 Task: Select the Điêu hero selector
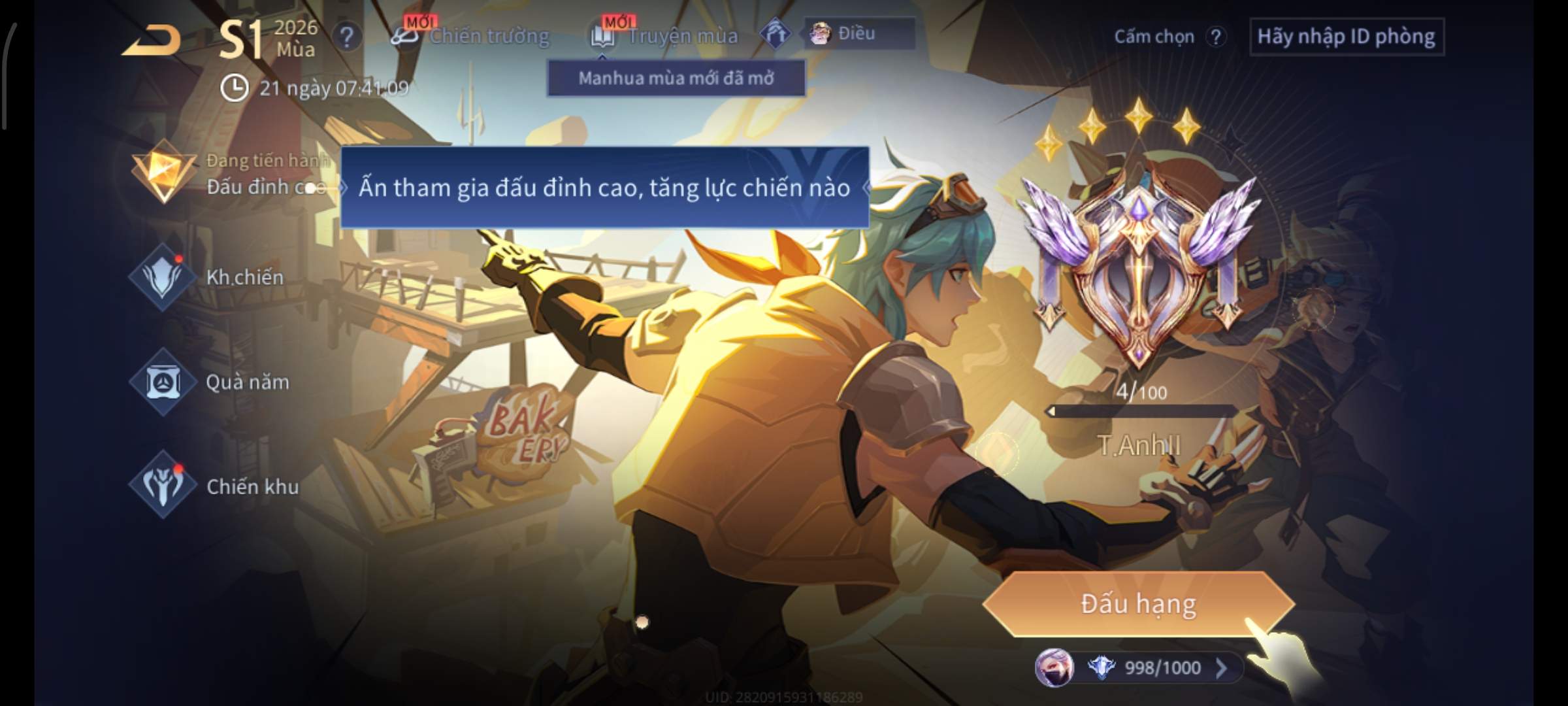pos(858,33)
